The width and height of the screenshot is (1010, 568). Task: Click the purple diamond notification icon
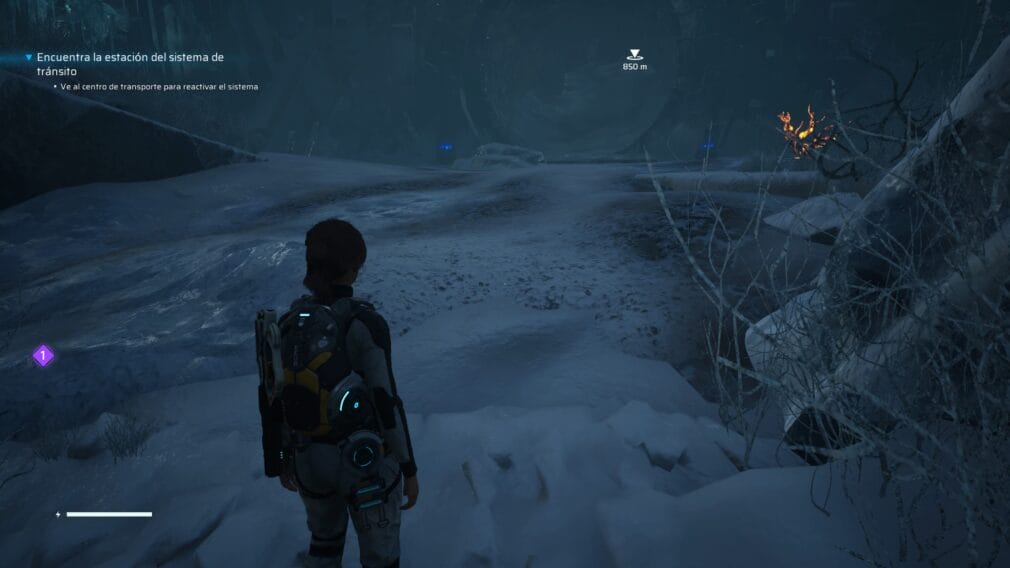43,355
